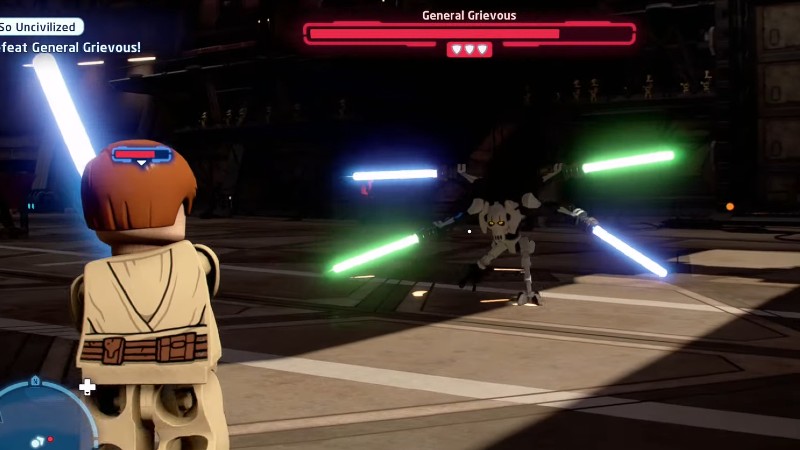Screen dimensions: 800x450
Task: Select the Defeat General Grievous objective
Action: (70, 47)
